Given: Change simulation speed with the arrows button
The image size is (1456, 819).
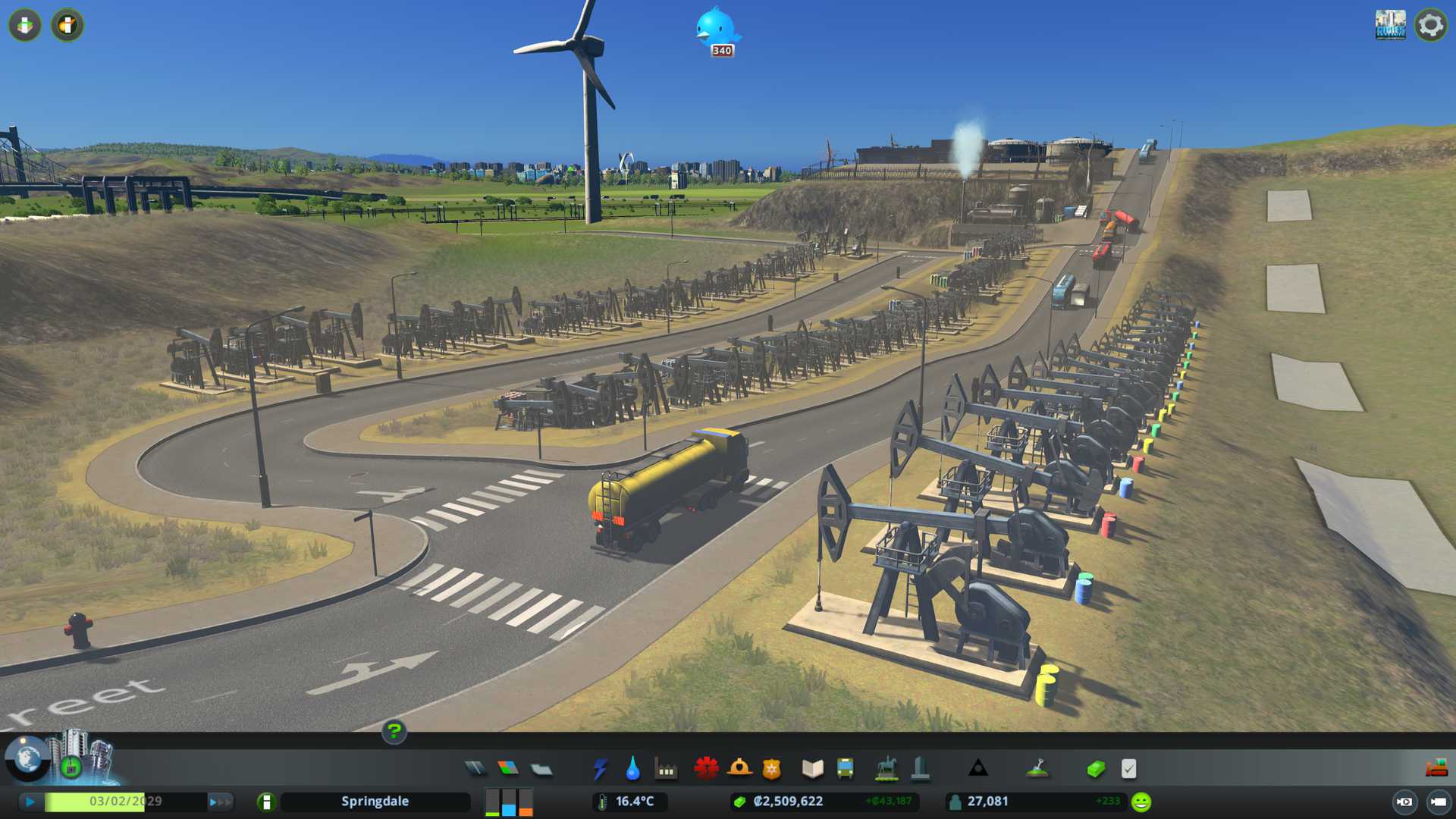Looking at the screenshot, I should 220,802.
